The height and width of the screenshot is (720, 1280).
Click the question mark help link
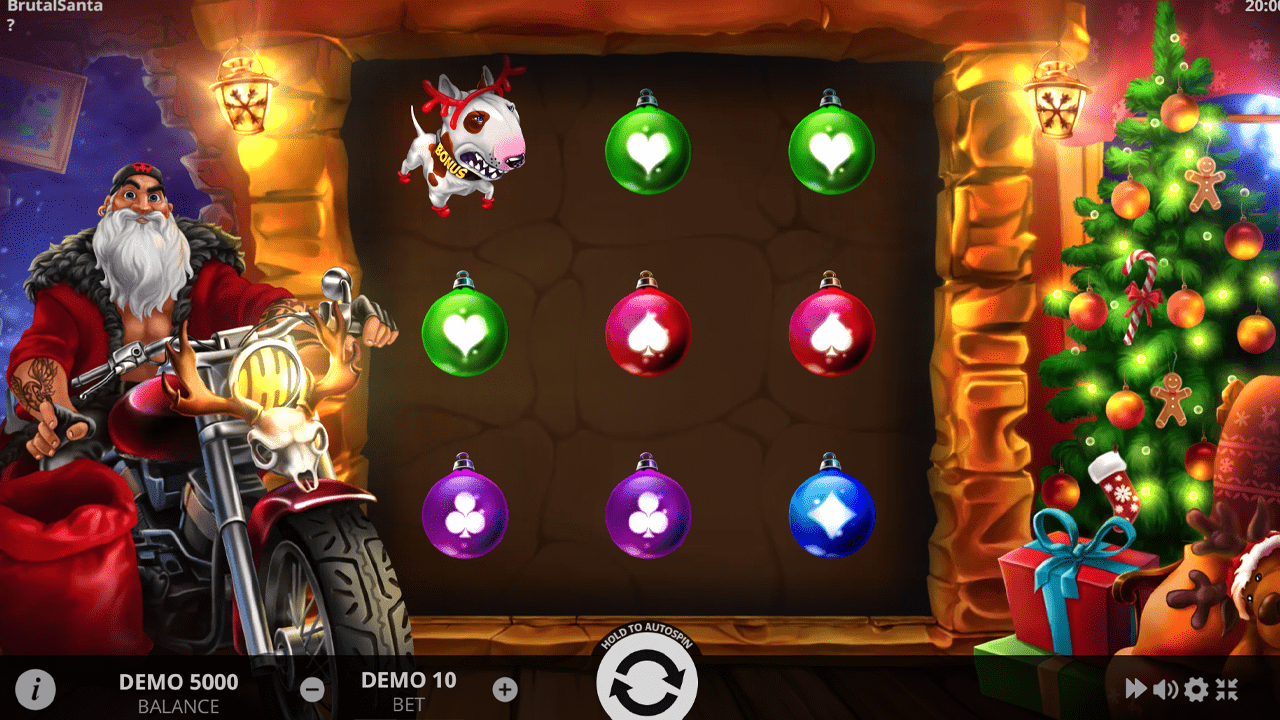(11, 25)
